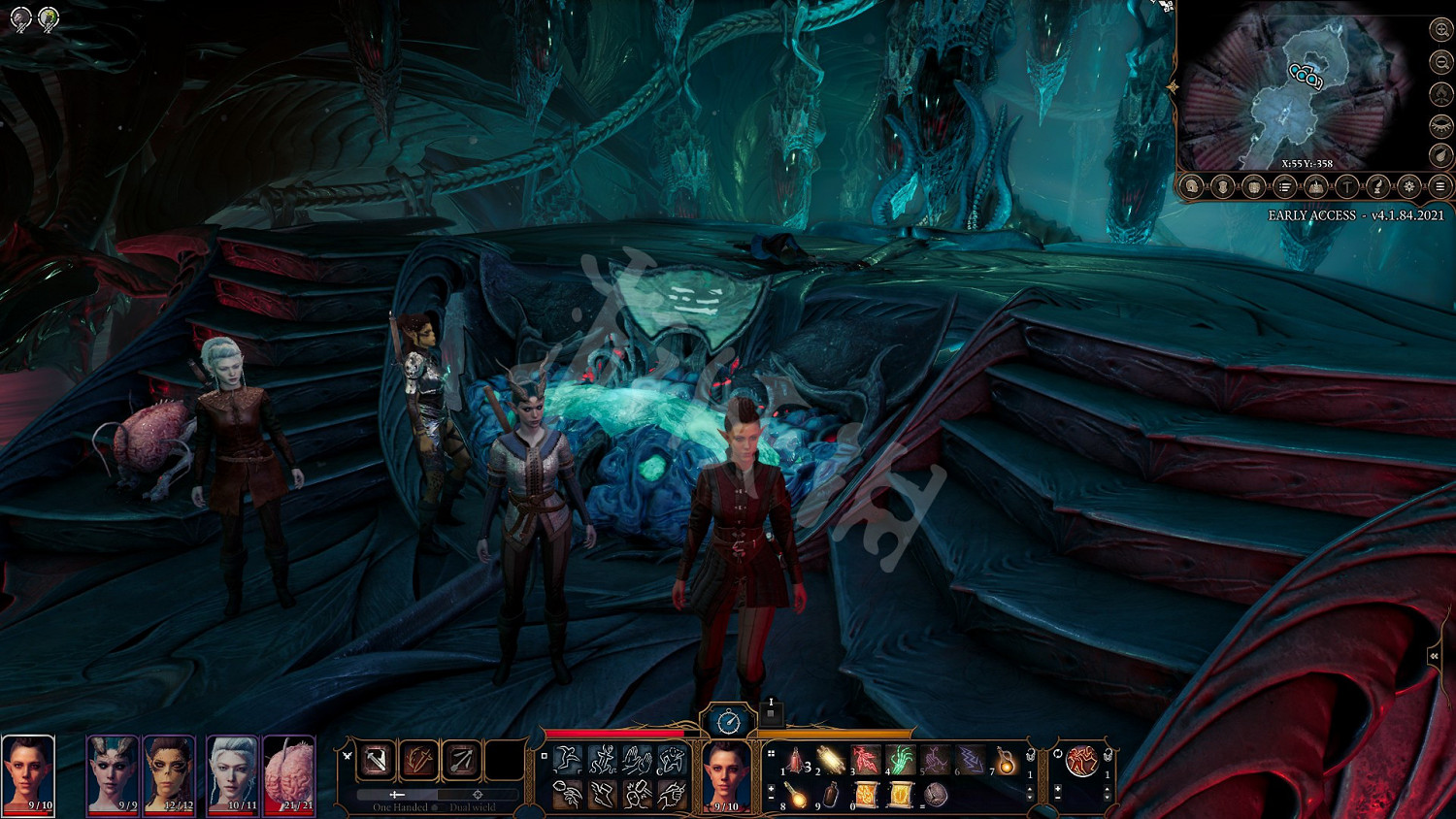
Task: Click the turn-based mode clock button
Action: (728, 721)
